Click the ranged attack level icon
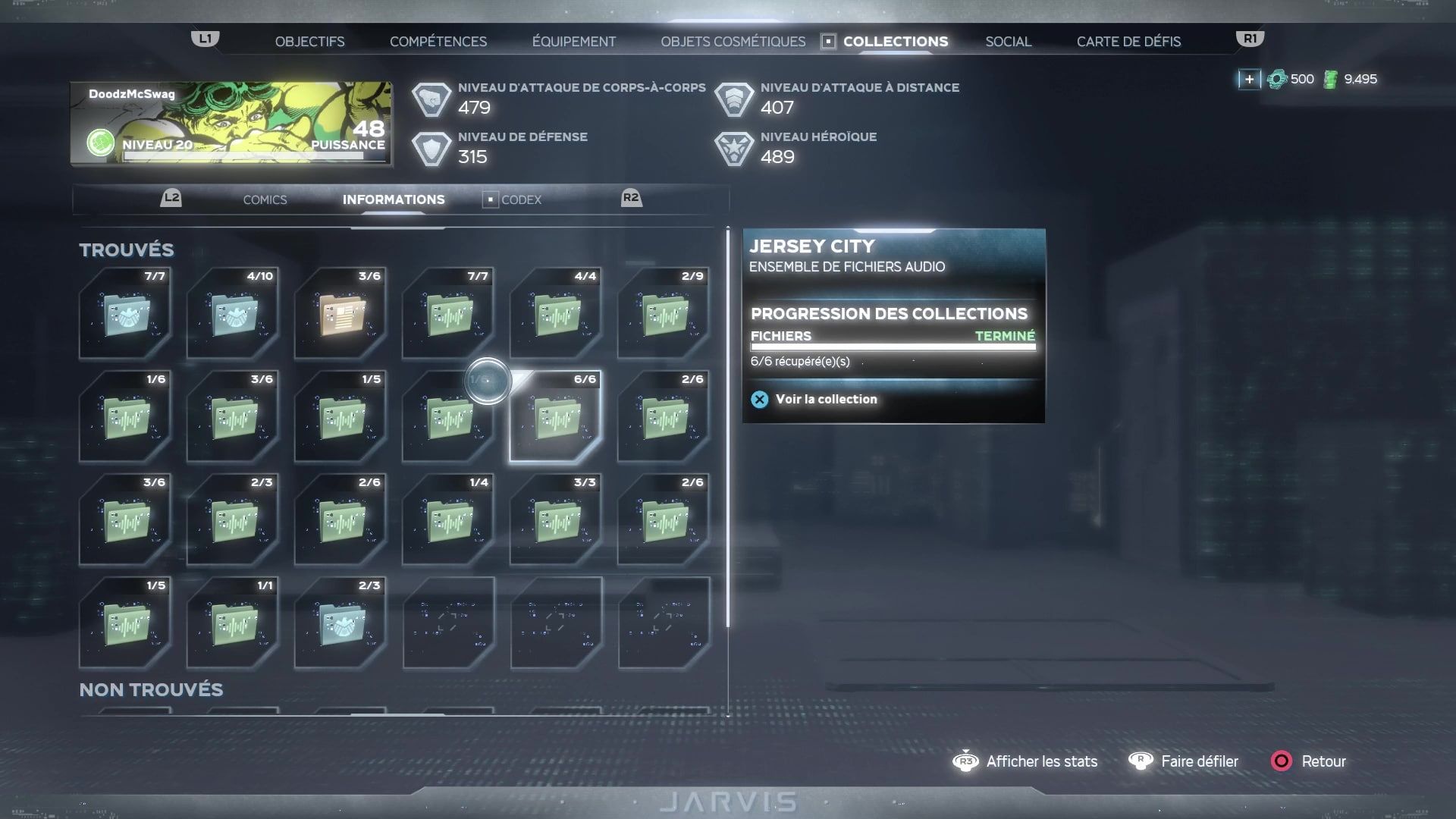 coord(733,98)
